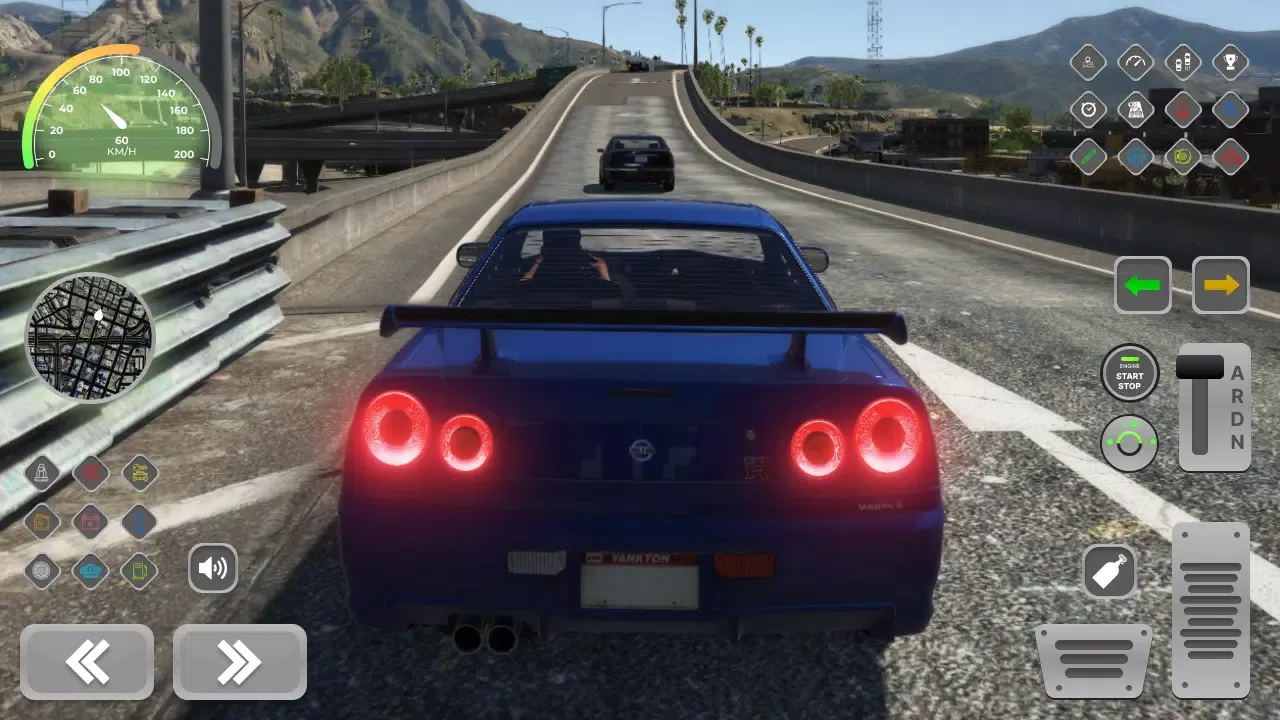This screenshot has width=1280, height=720.
Task: Select the yellow tow truck icon
Action: (139, 473)
